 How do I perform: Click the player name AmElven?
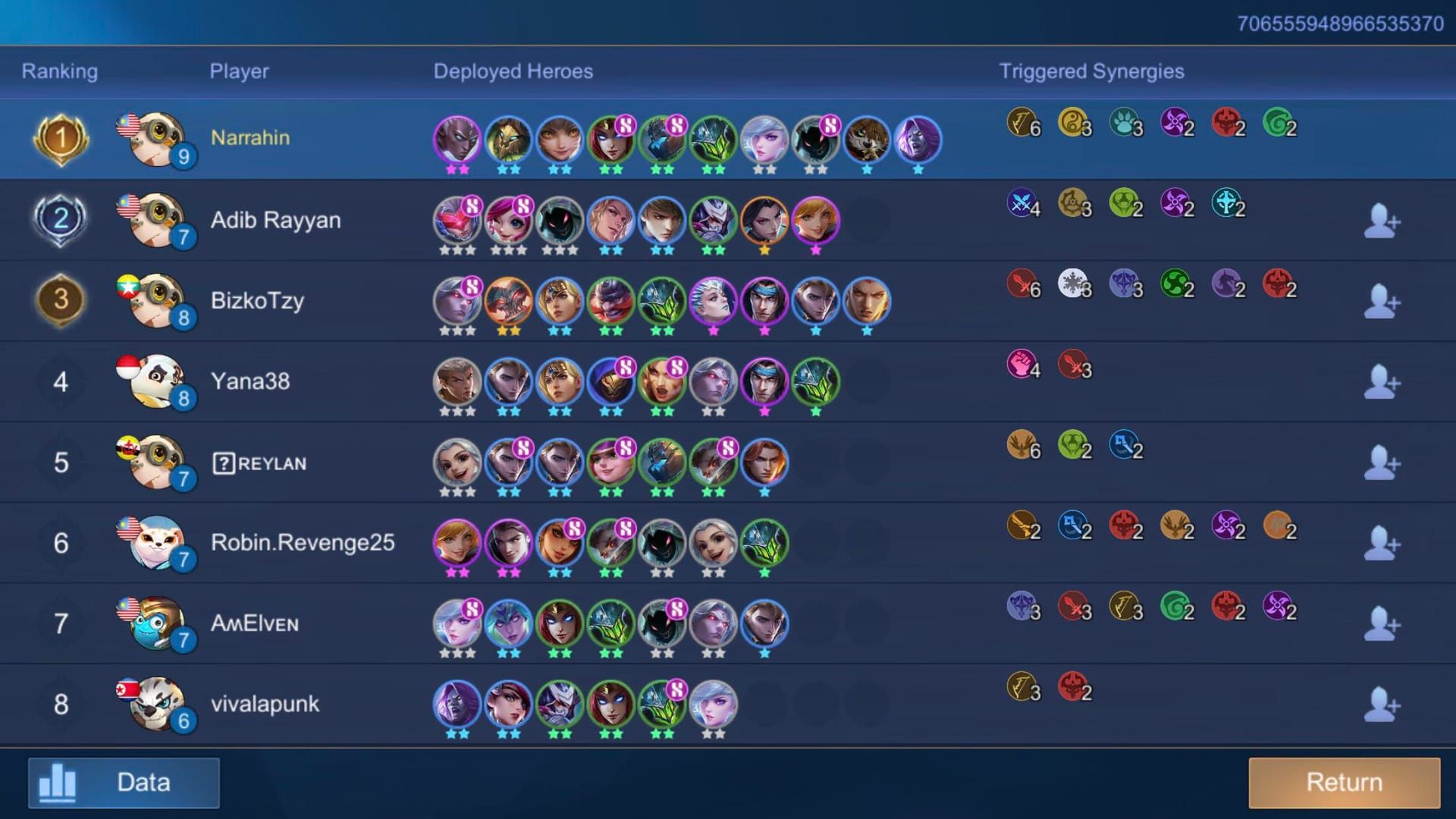click(x=255, y=623)
